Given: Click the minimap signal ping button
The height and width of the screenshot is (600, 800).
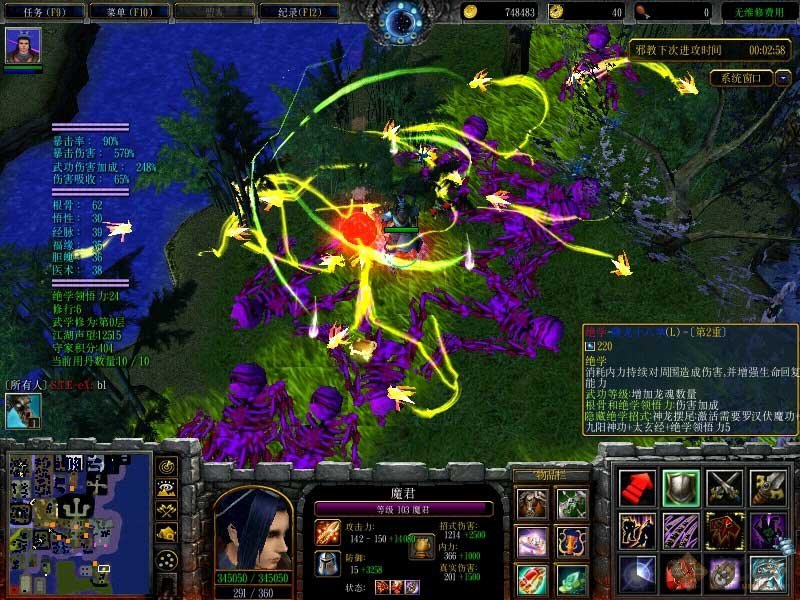Looking at the screenshot, I should coord(165,466).
